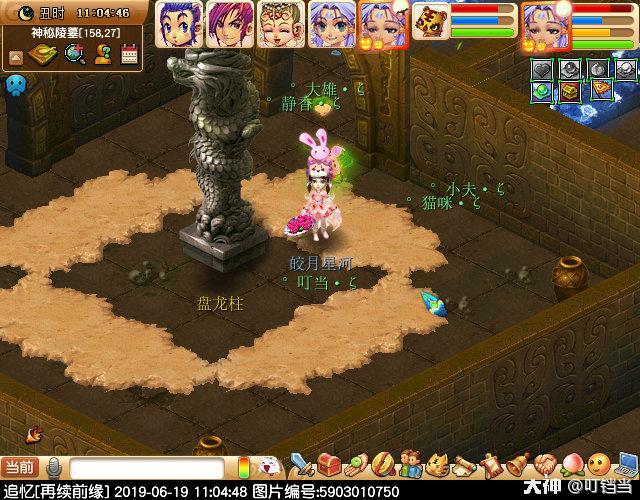Click the treasure chest buff icon
The height and width of the screenshot is (500, 640).
[570, 91]
